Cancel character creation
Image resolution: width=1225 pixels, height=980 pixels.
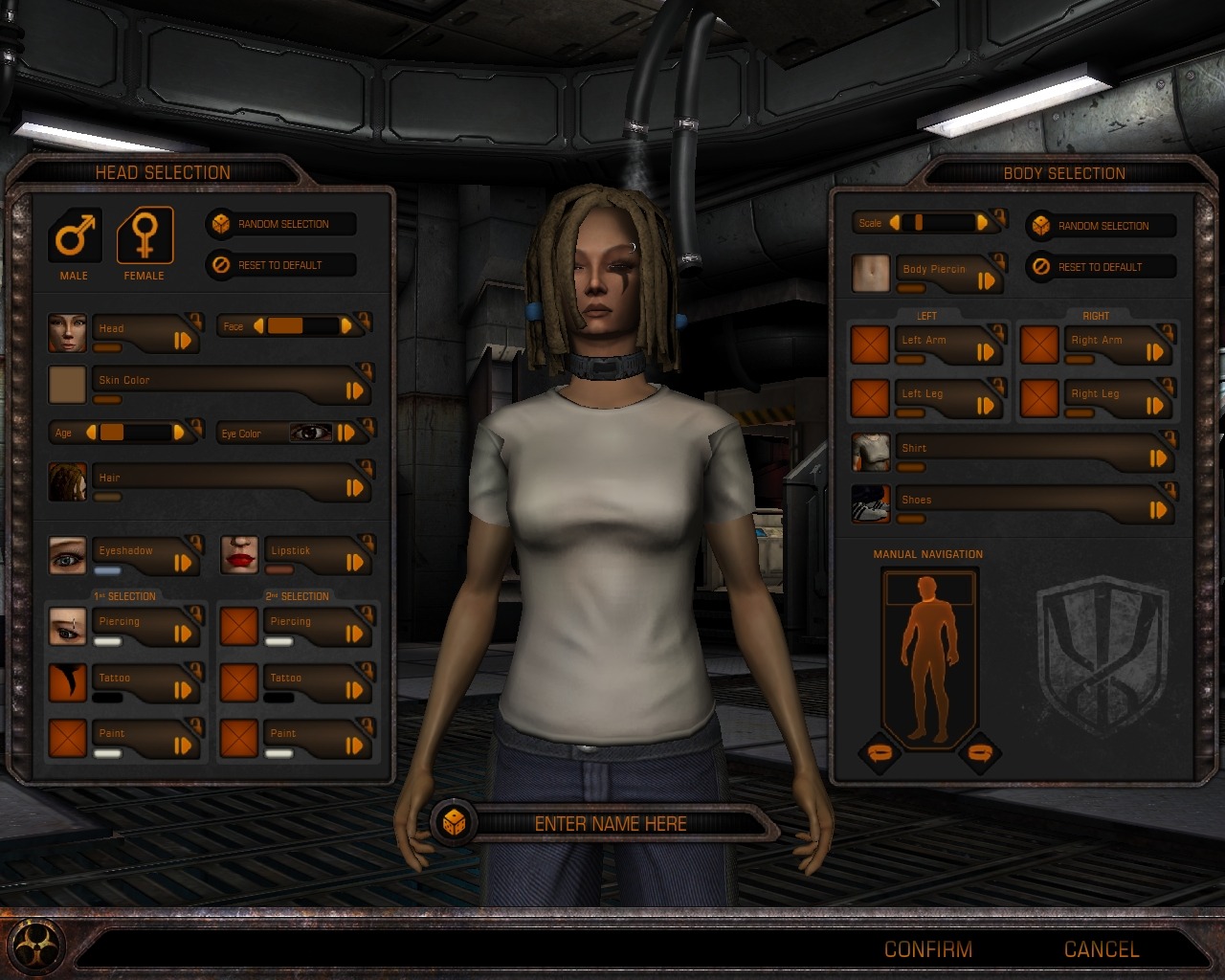click(x=1102, y=949)
